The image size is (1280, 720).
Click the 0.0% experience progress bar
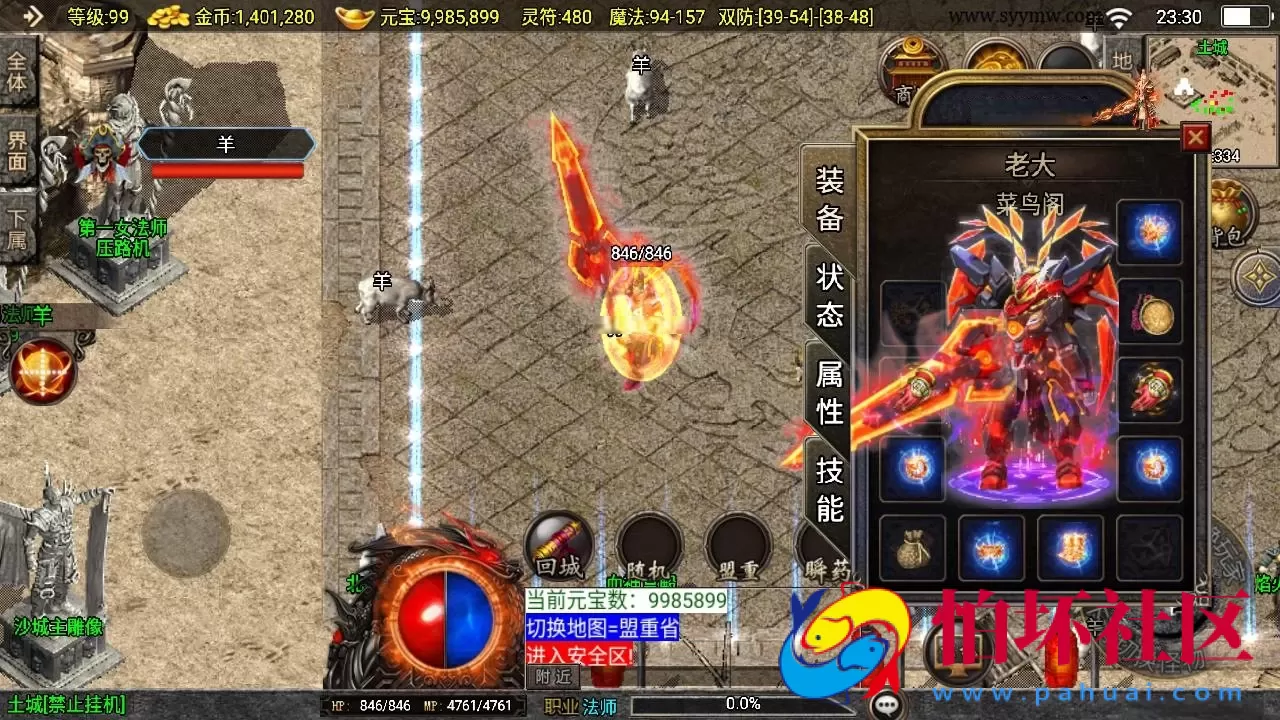[x=745, y=703]
